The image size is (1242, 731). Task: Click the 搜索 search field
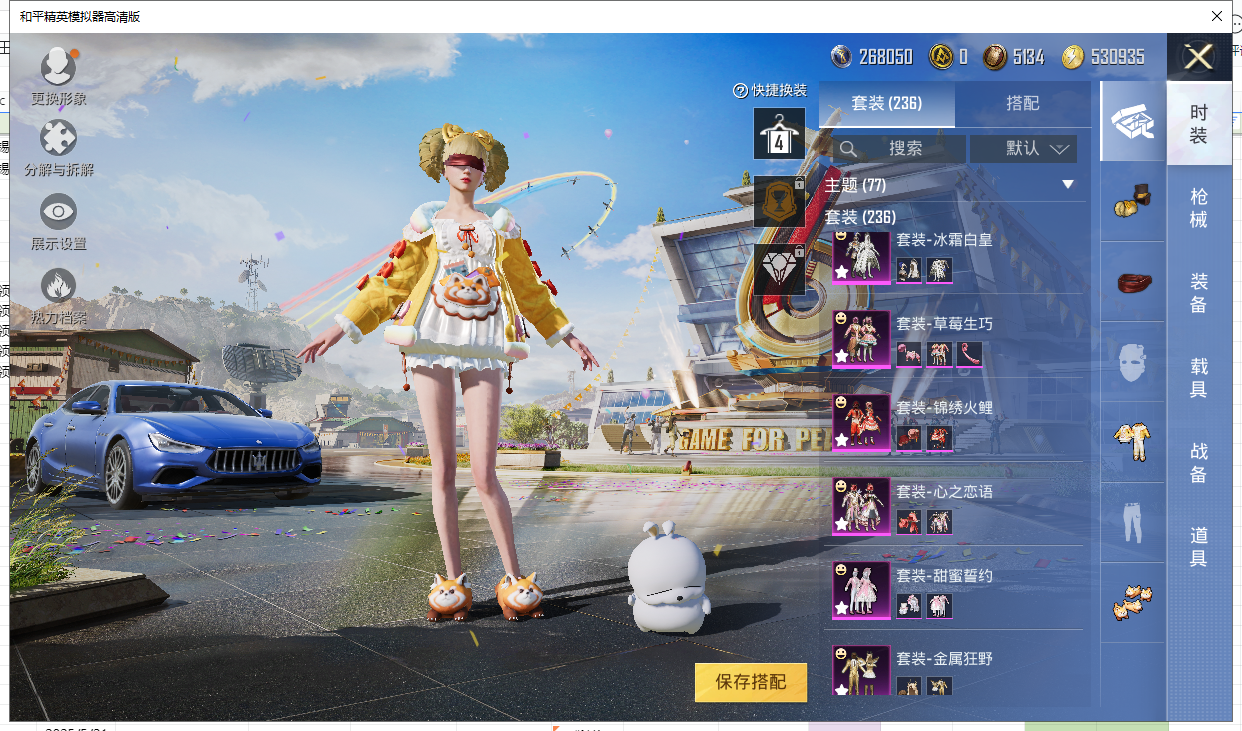pos(899,149)
